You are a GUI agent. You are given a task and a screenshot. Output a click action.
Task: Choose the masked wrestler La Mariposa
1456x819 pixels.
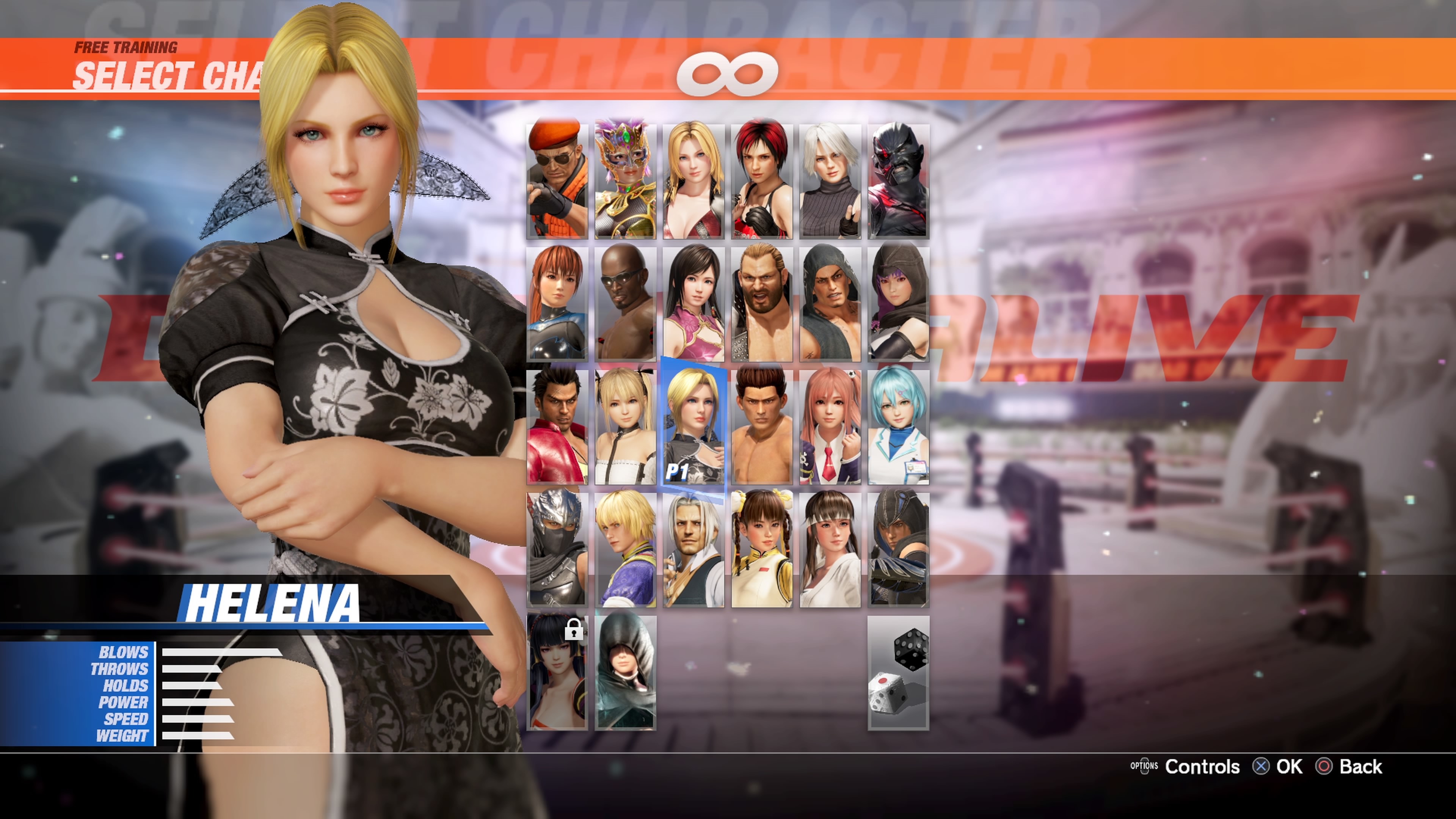click(625, 181)
